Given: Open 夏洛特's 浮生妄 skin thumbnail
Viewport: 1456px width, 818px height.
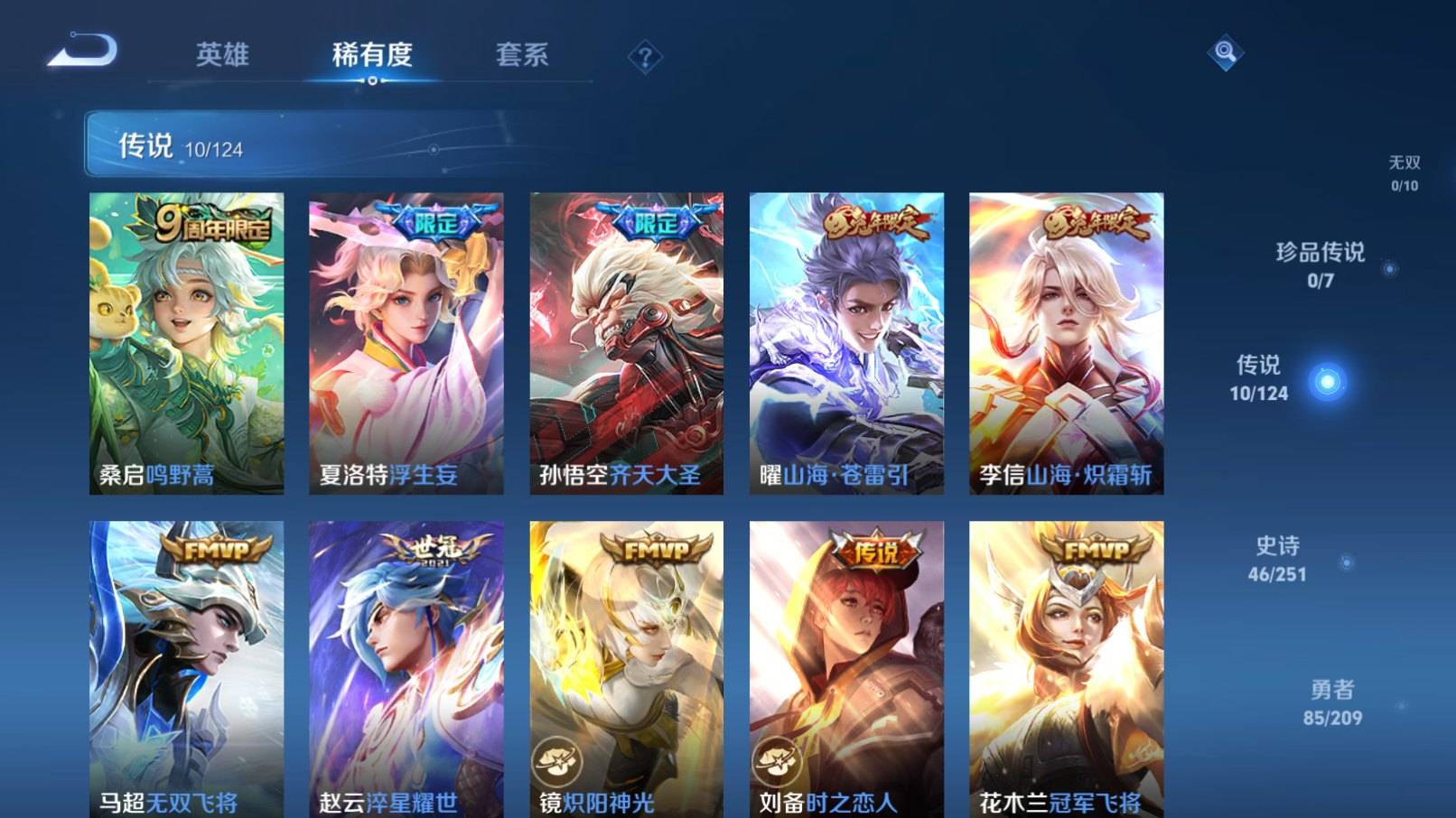Looking at the screenshot, I should (x=400, y=343).
